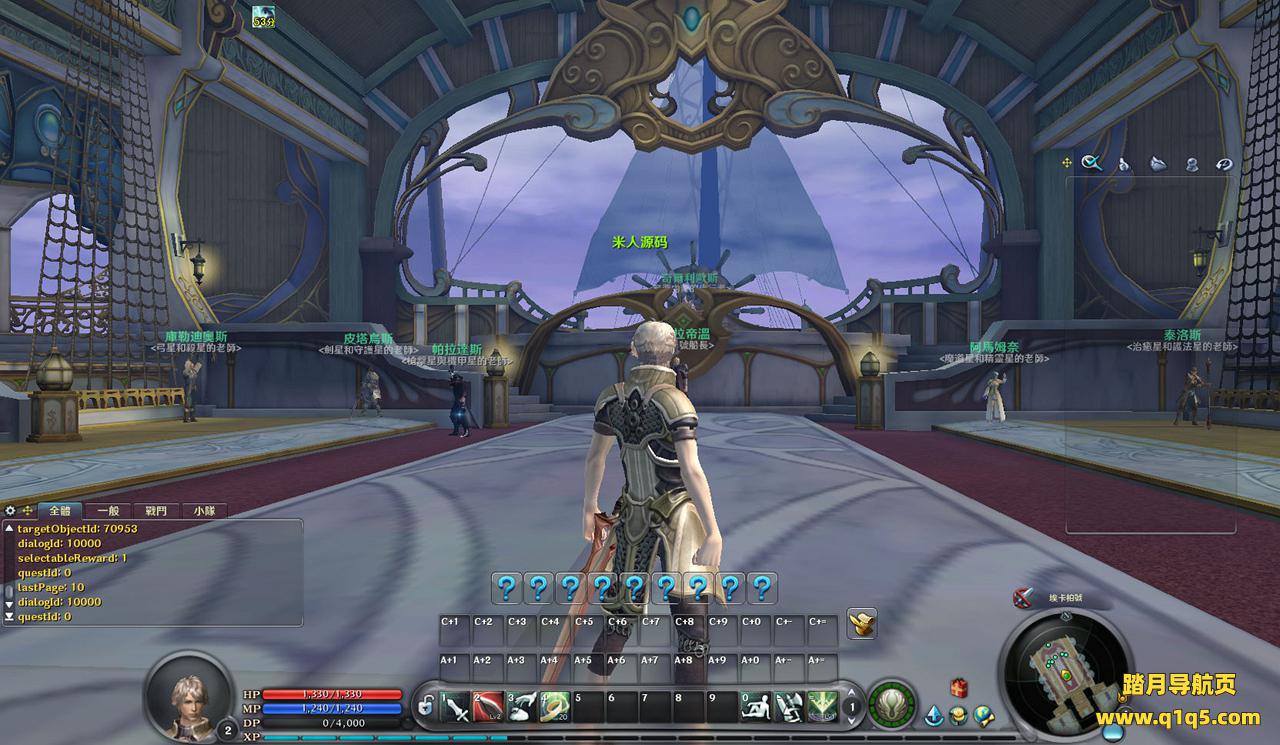Switch hotbar page with the up arrow
Screen dimensions: 1280x745
851,695
